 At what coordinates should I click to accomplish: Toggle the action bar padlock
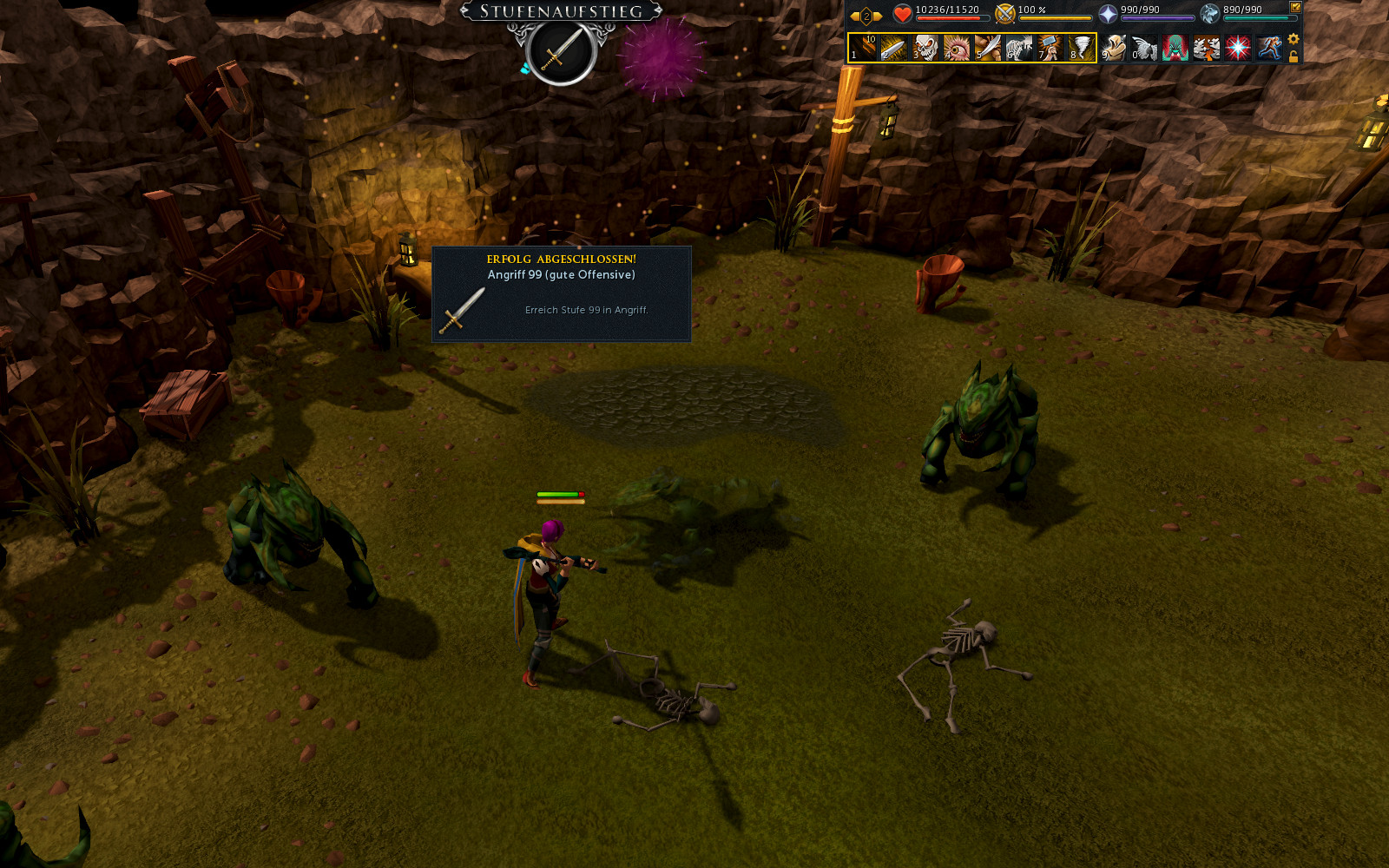(1294, 57)
